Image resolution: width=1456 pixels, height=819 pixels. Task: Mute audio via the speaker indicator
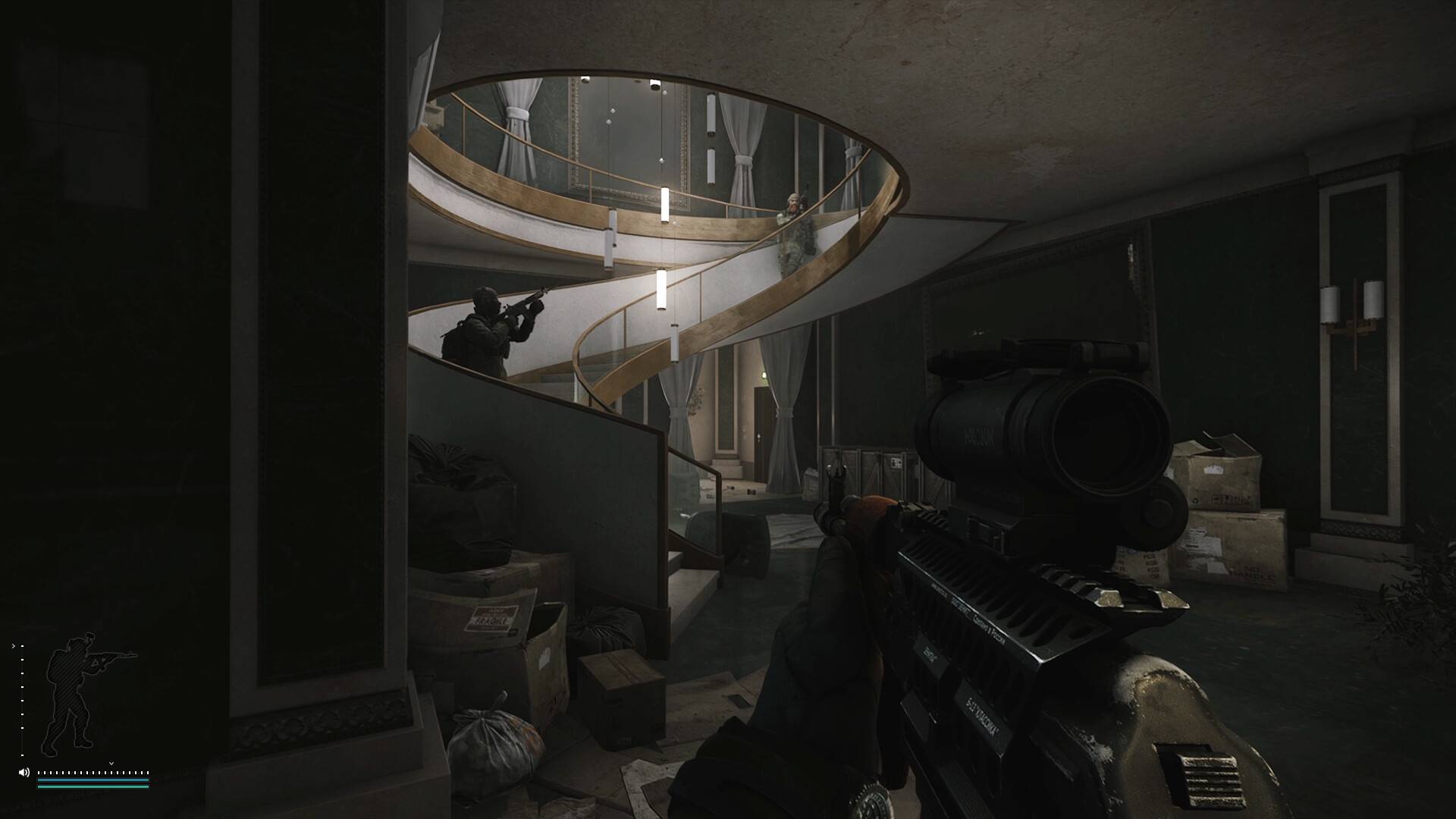pyautogui.click(x=24, y=772)
